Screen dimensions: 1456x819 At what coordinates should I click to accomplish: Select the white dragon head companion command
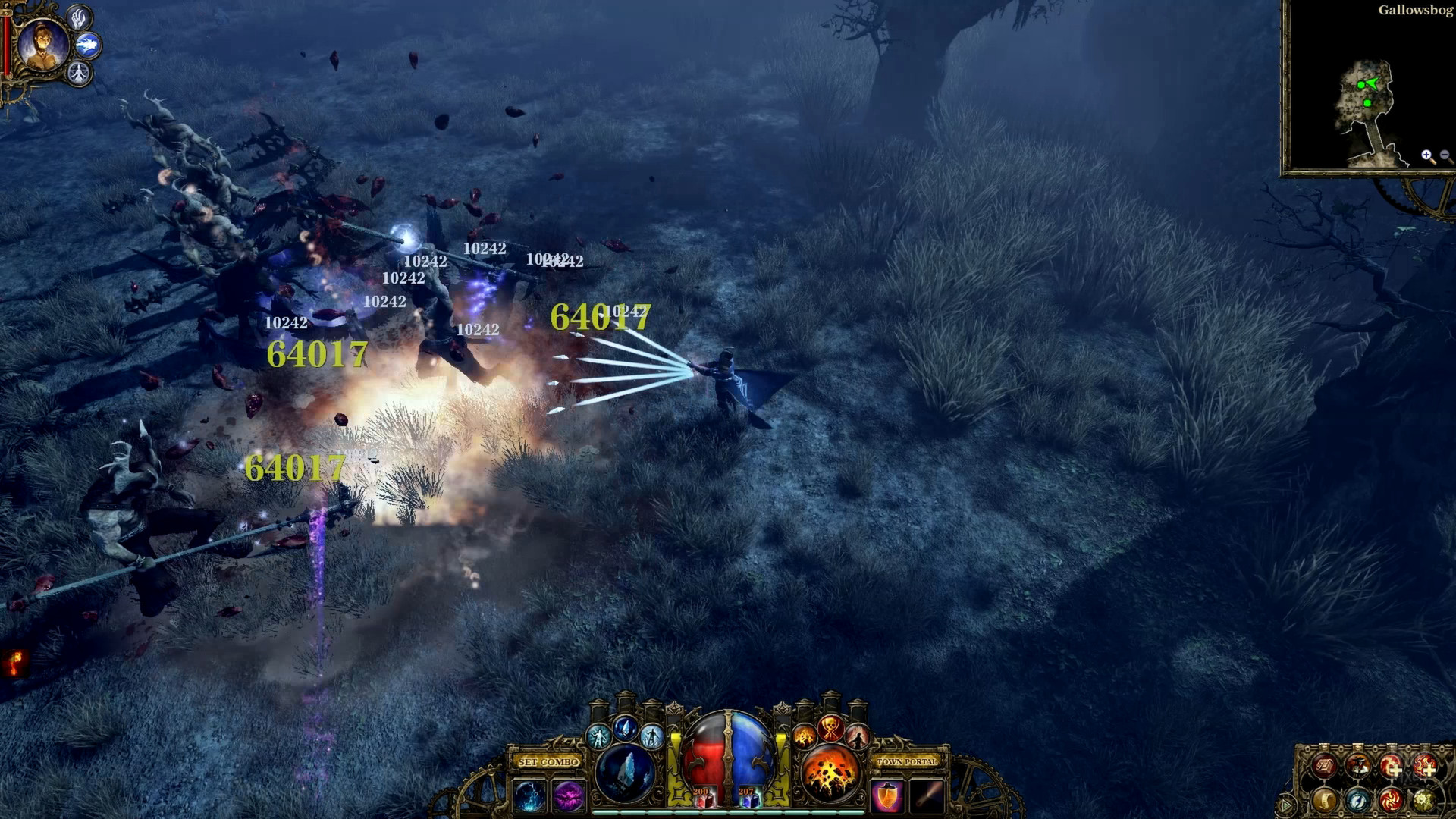tap(89, 45)
